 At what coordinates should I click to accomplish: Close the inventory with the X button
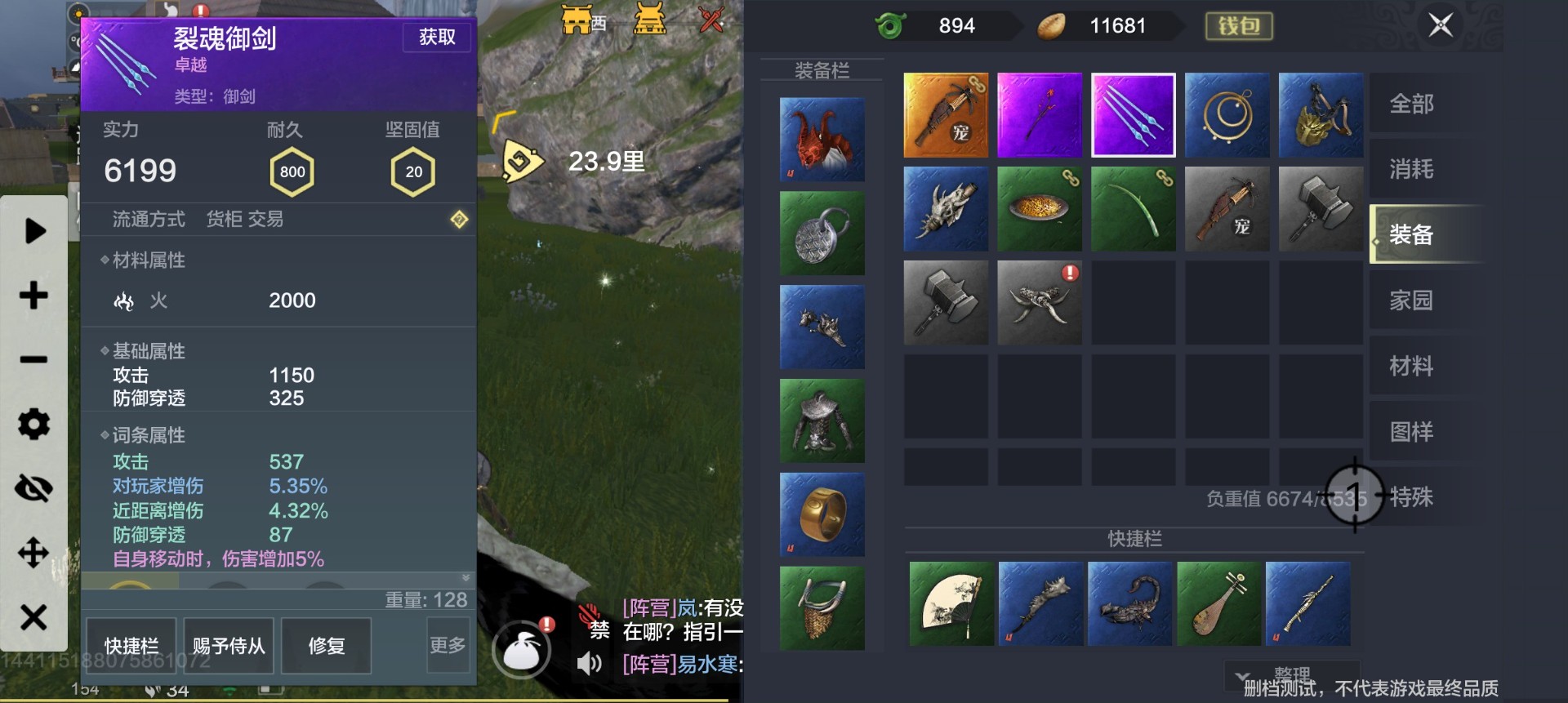1441,25
